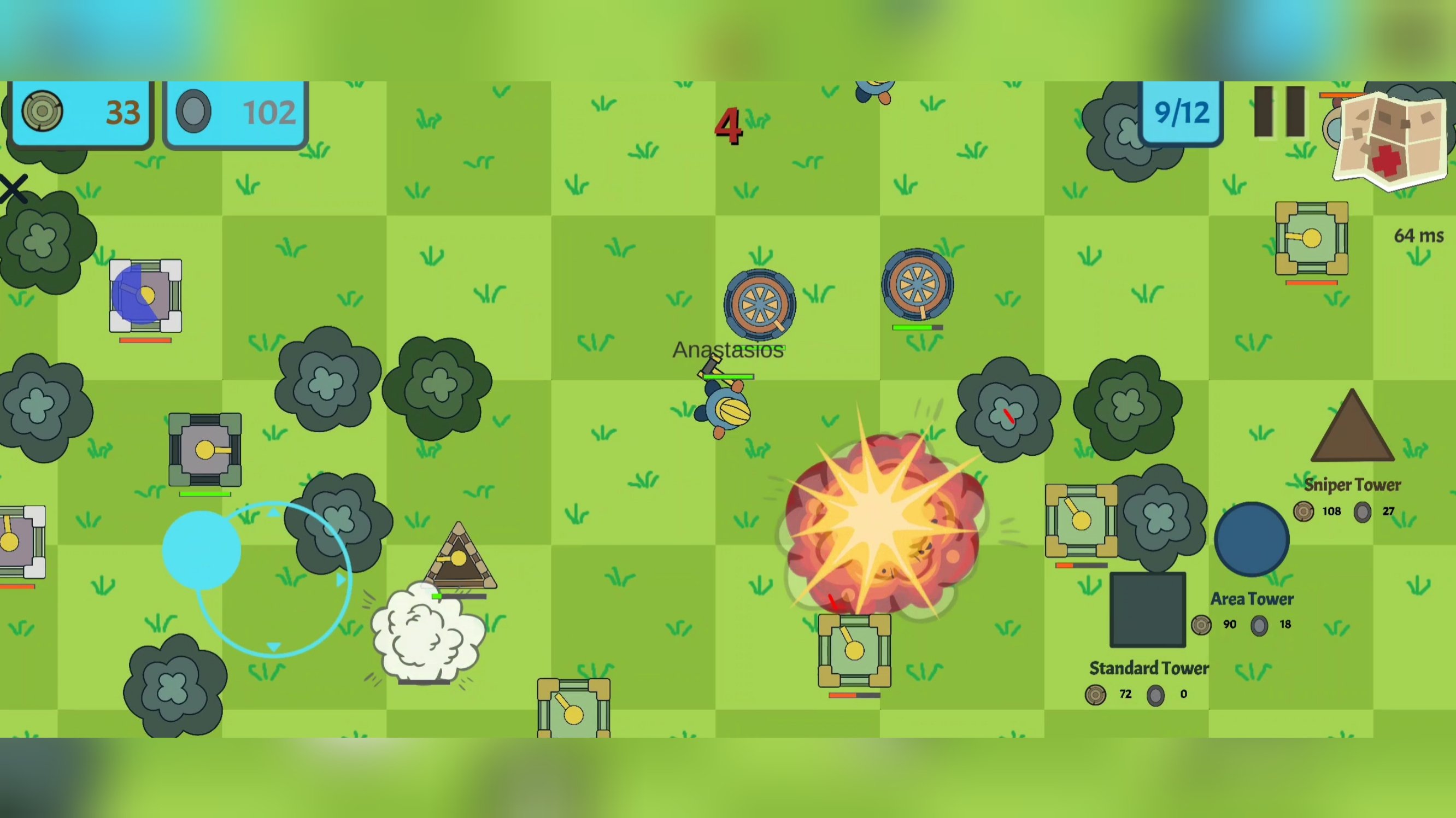Click the purple tower in the upper-left area

[x=145, y=296]
